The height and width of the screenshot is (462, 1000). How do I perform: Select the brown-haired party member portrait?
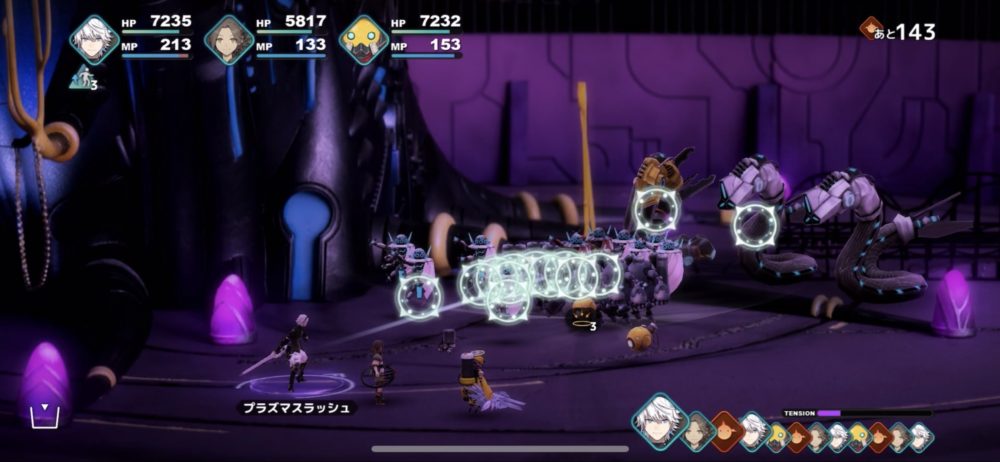click(x=229, y=40)
